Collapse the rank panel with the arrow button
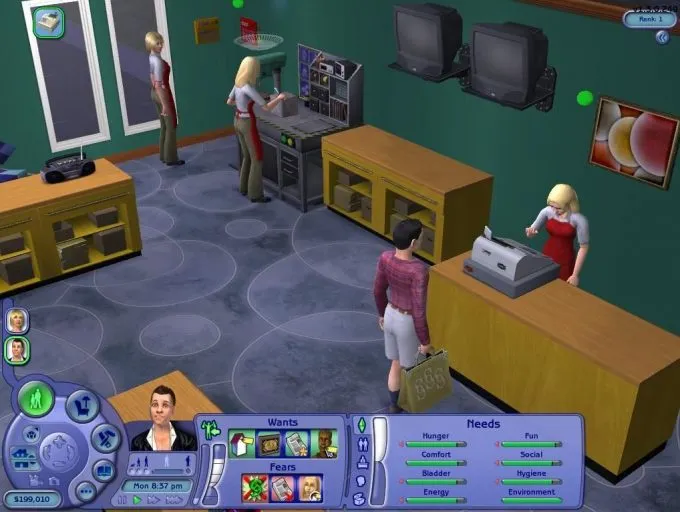Viewport: 680px width, 512px height. pyautogui.click(x=662, y=37)
